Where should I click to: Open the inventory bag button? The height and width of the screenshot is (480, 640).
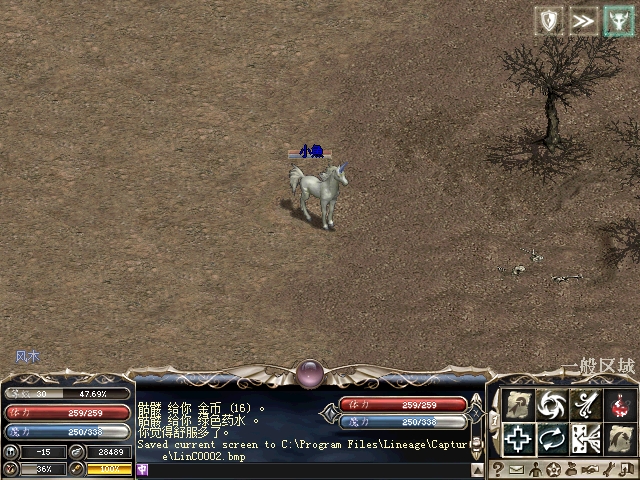coord(571,469)
